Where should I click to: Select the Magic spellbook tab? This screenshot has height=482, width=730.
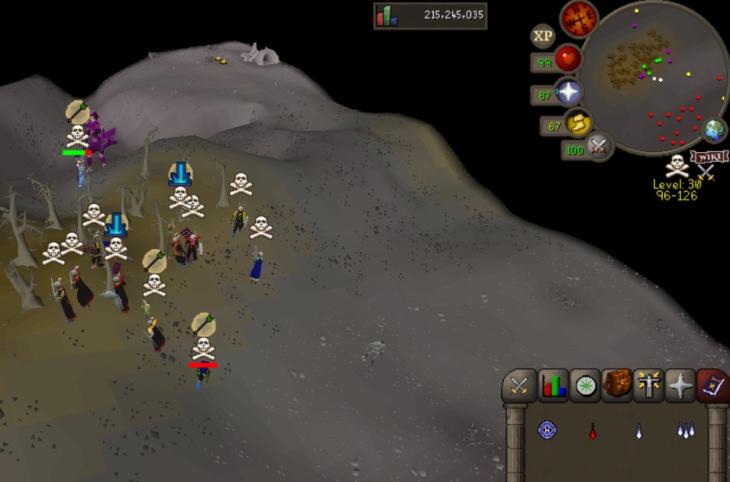click(712, 385)
